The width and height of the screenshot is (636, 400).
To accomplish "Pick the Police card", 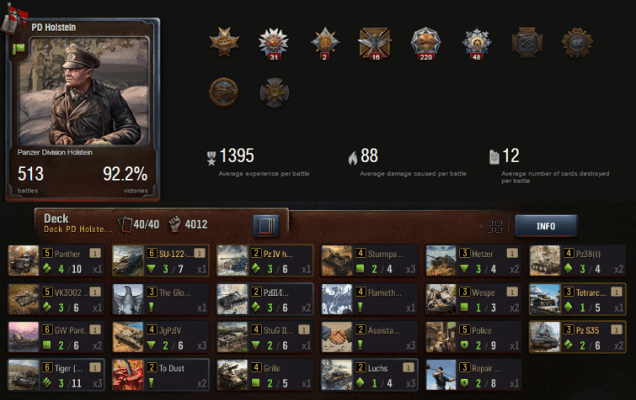I will 473,336.
